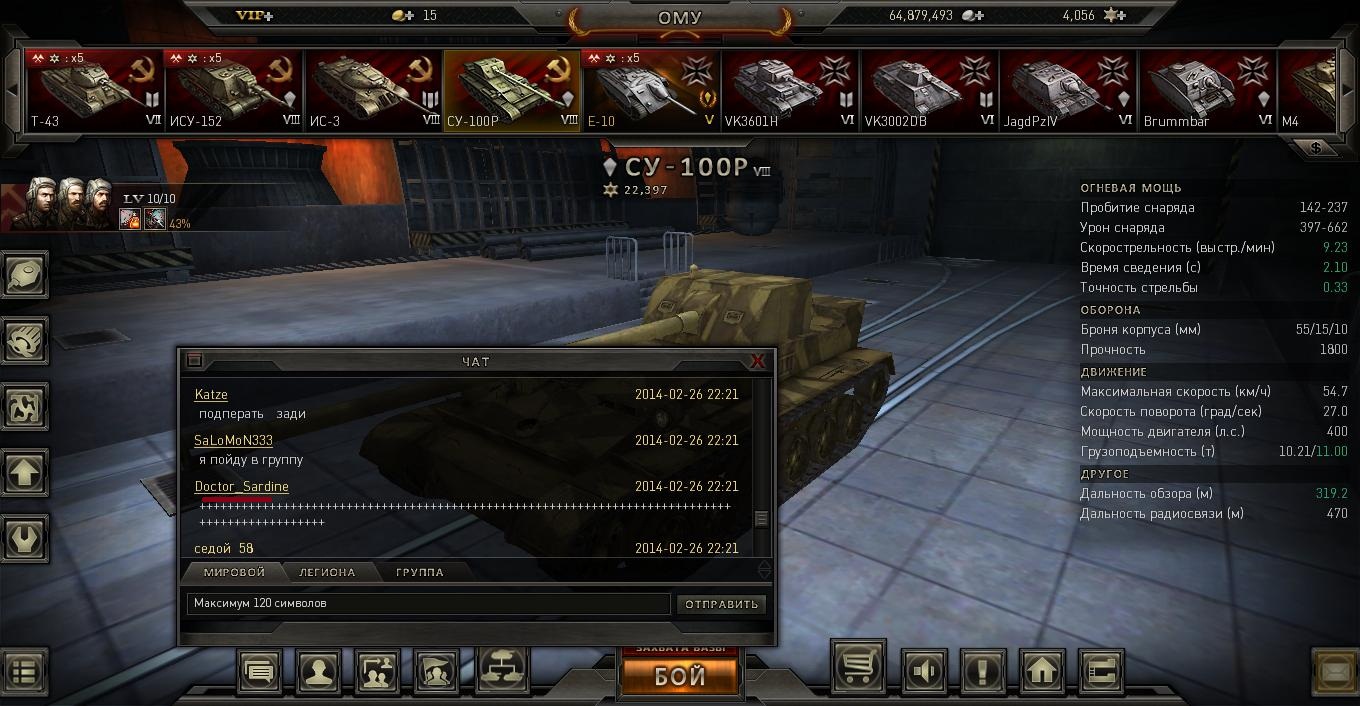
Task: Open the shop cart icon
Action: 858,668
